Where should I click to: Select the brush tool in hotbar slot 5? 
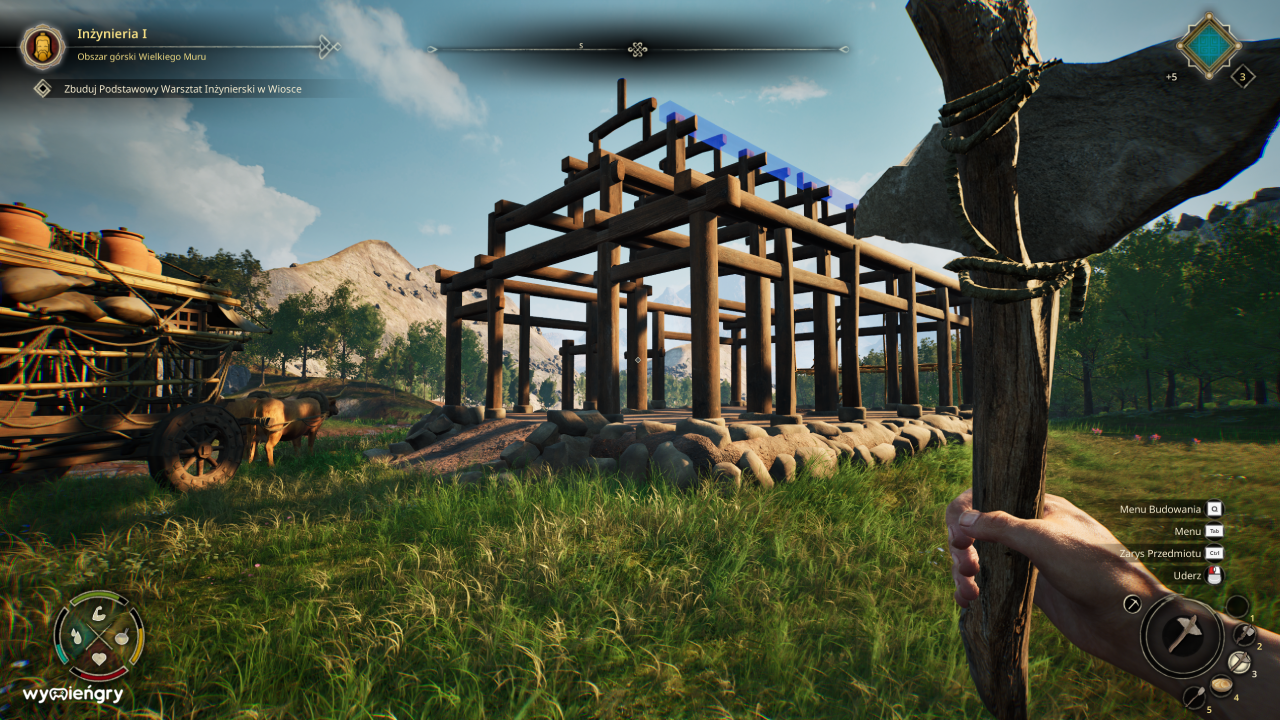click(1195, 697)
